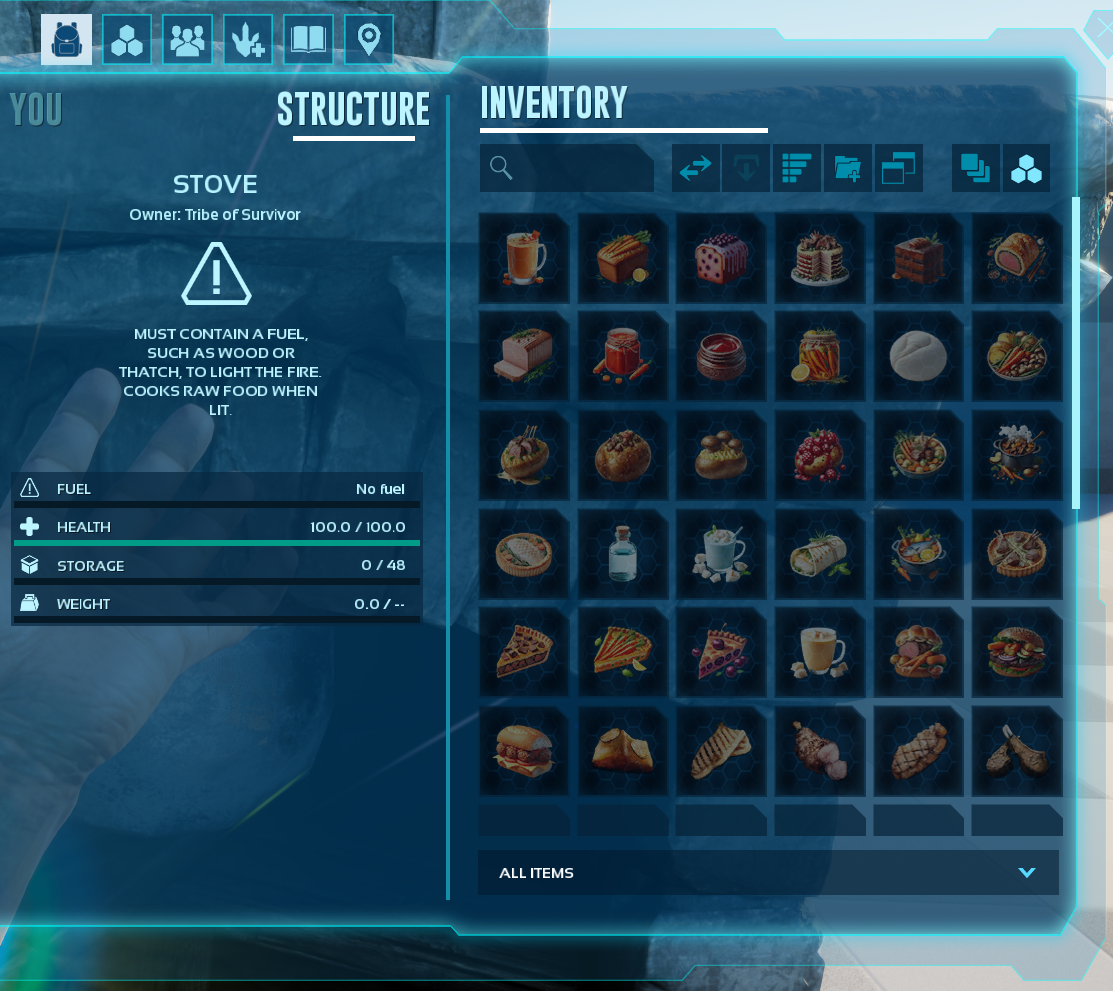This screenshot has width=1113, height=991.
Task: Select the layered cake on stand slot
Action: pyautogui.click(x=820, y=257)
